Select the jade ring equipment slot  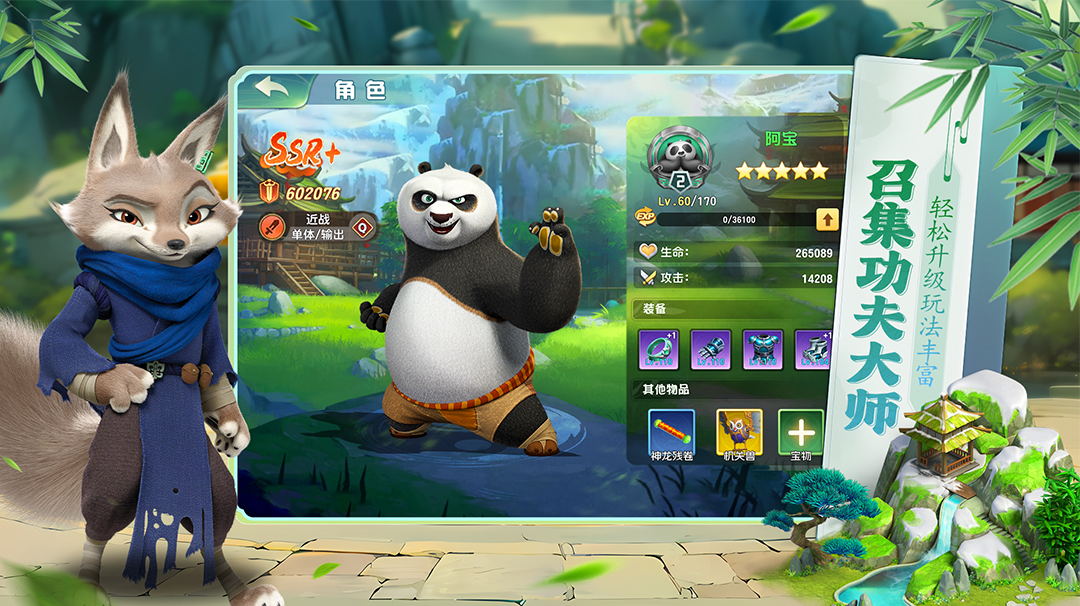(x=659, y=350)
